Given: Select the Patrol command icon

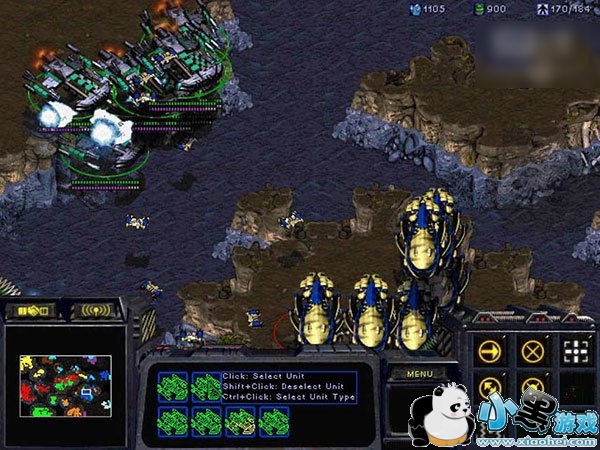Looking at the screenshot, I should (489, 388).
